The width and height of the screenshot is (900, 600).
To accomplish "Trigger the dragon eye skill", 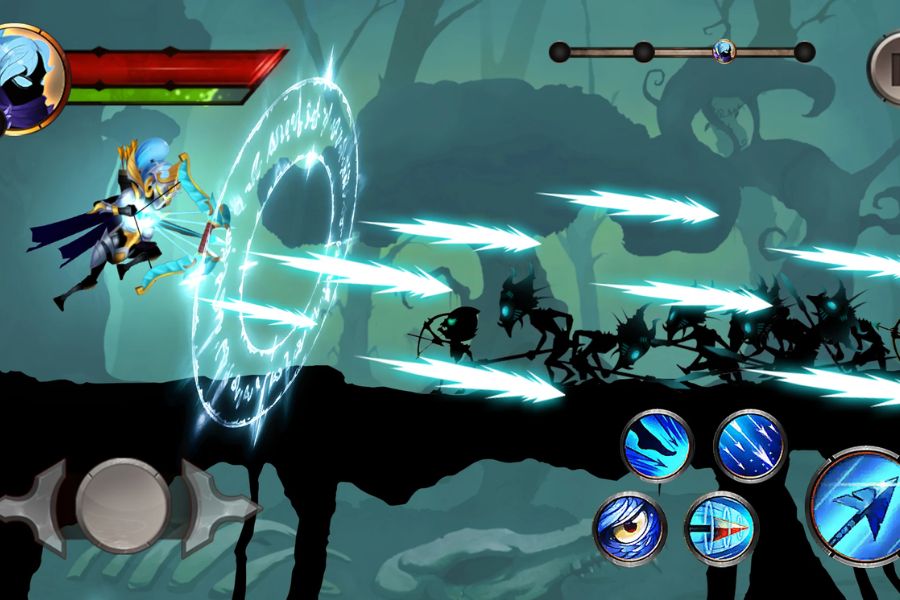I will click(630, 528).
